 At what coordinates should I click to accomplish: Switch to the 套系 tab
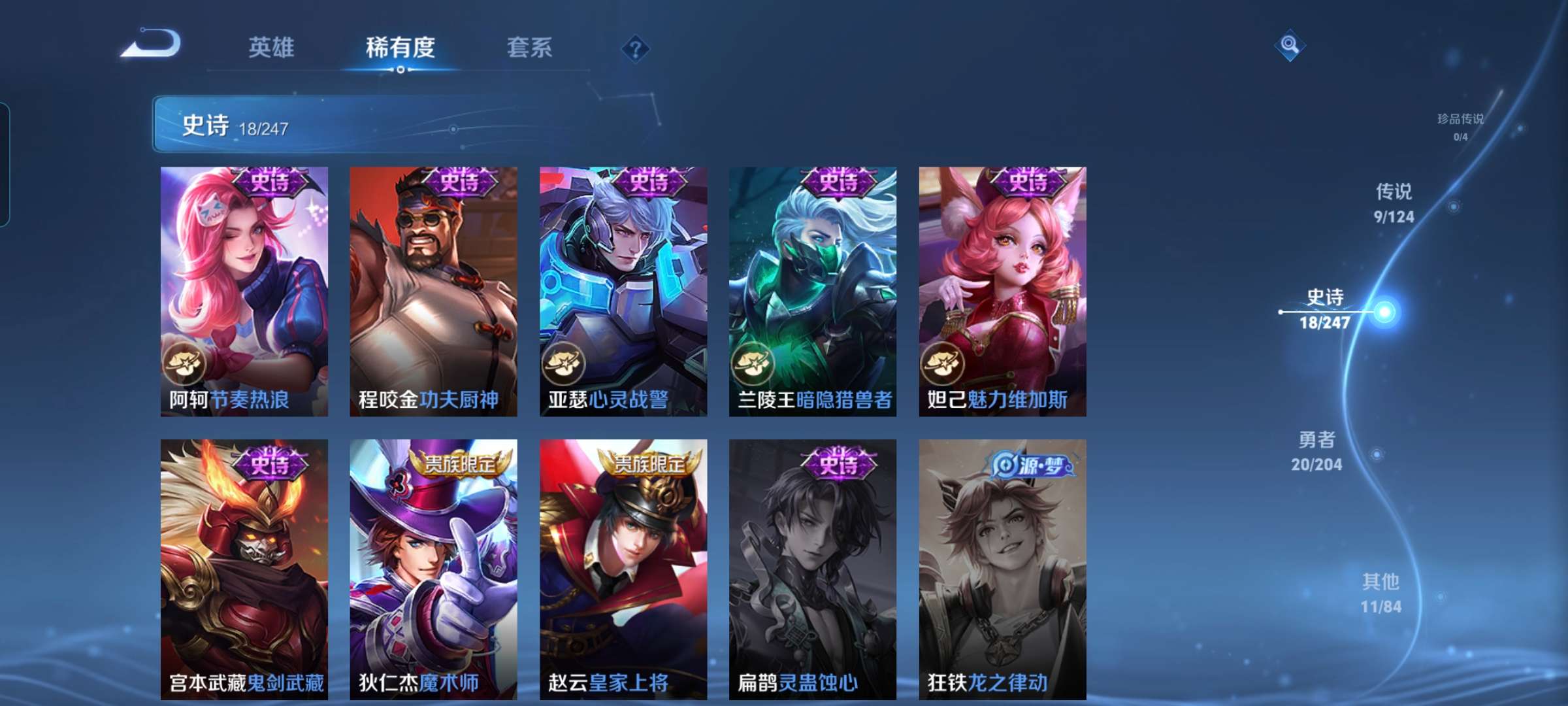(530, 46)
